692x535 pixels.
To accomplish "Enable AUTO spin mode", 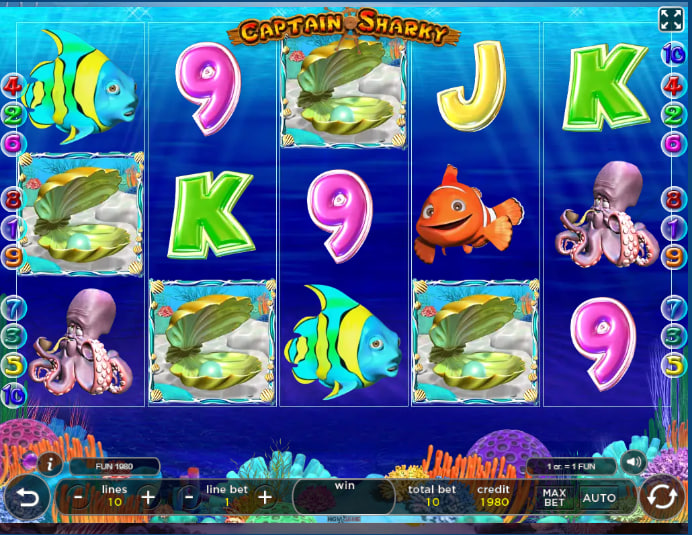I will 599,497.
